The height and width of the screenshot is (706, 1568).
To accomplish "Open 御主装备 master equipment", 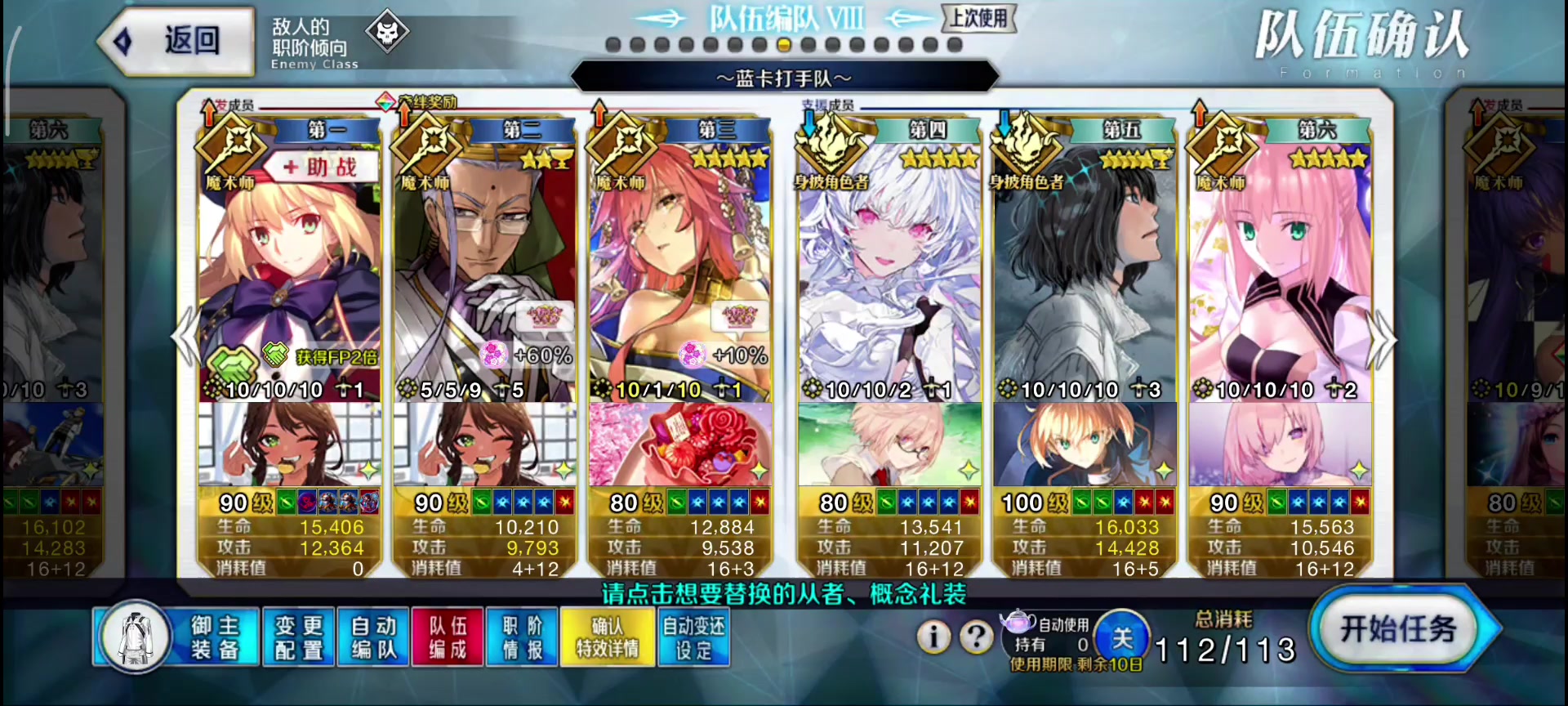I will [x=178, y=637].
